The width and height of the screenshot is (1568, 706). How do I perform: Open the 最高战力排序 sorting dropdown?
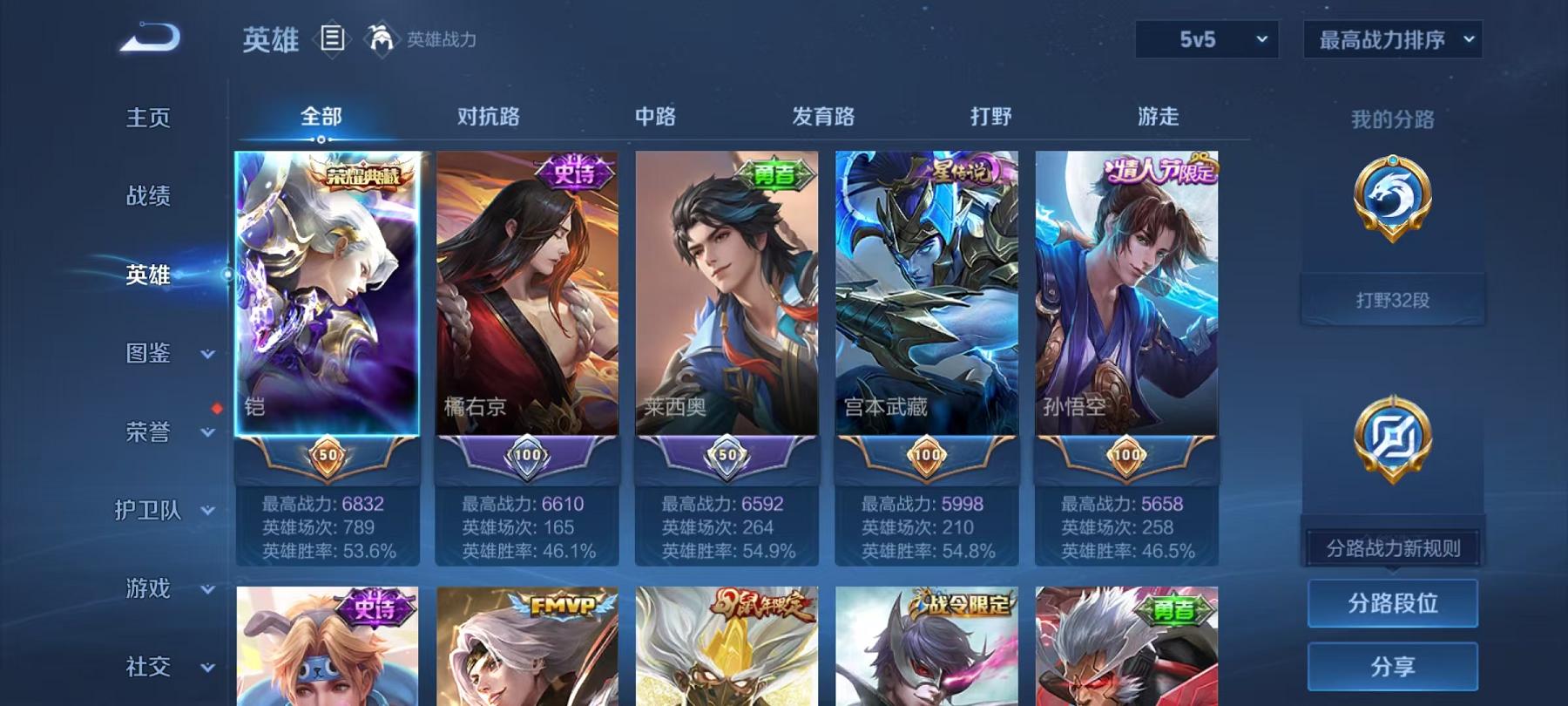click(1391, 39)
